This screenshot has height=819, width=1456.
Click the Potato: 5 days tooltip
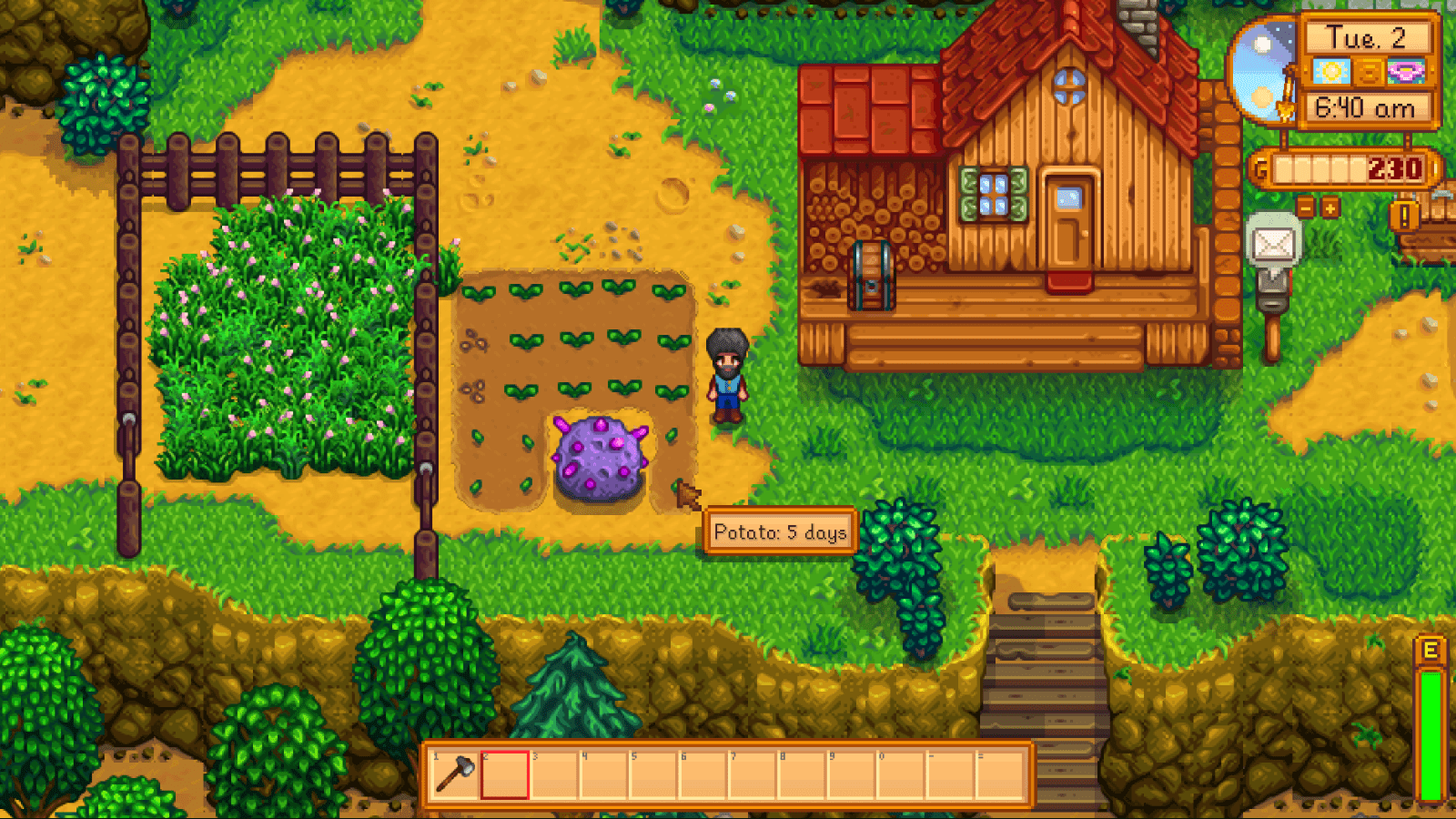pos(780,532)
